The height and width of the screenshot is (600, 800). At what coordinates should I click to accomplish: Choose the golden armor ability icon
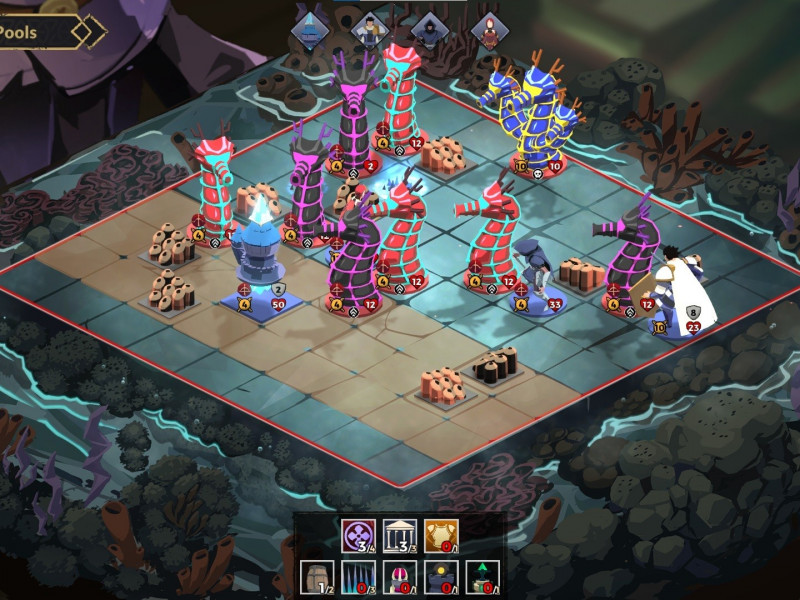tap(440, 535)
